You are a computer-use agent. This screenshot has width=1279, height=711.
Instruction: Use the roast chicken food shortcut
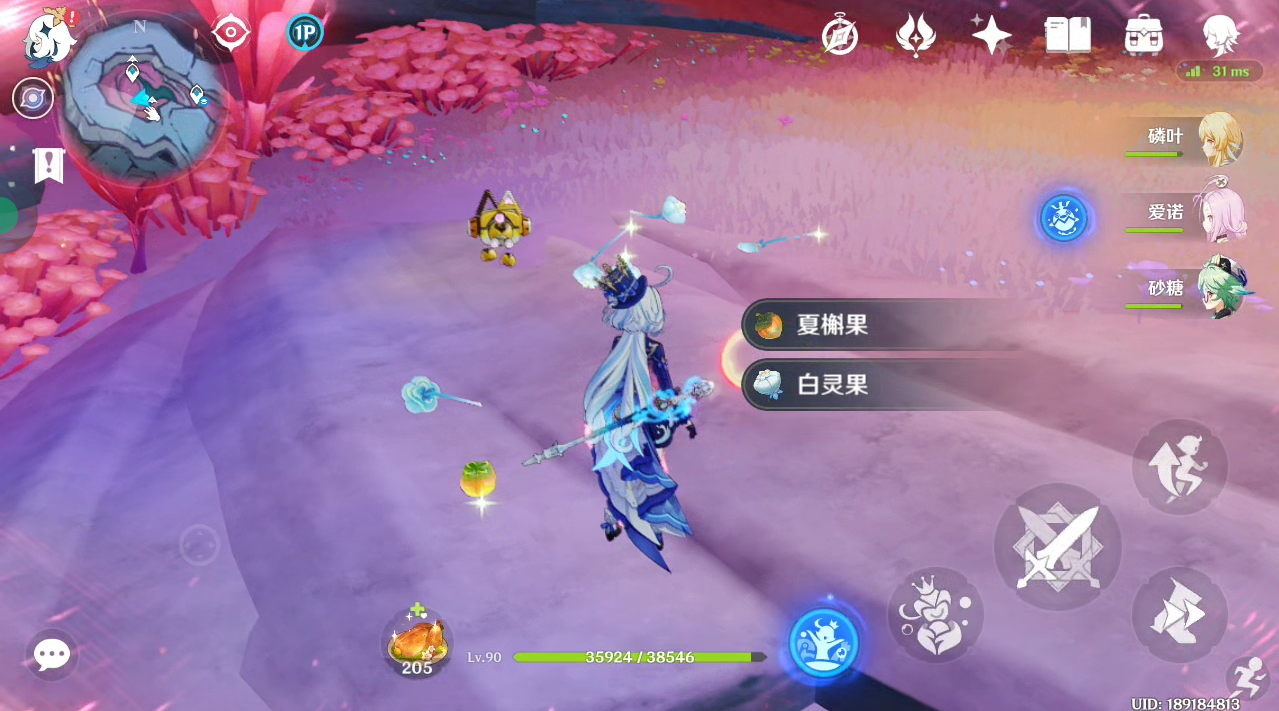pos(417,640)
